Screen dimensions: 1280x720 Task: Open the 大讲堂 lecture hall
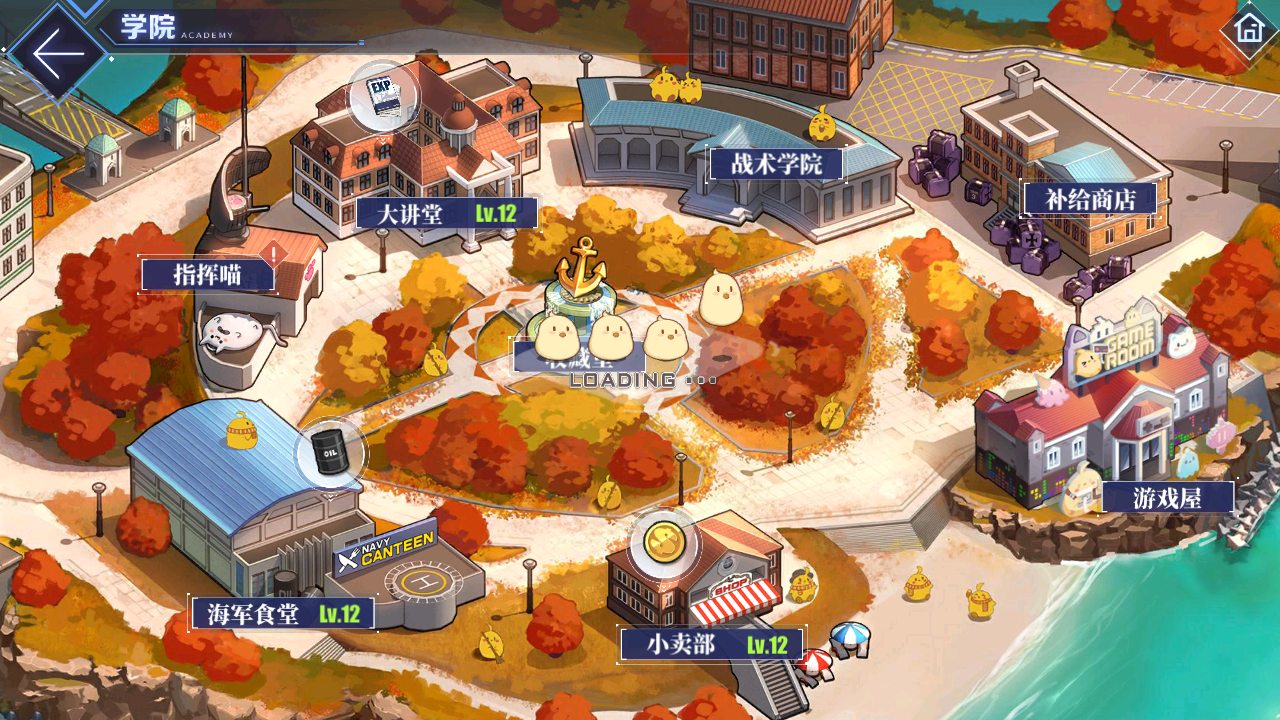[446, 213]
